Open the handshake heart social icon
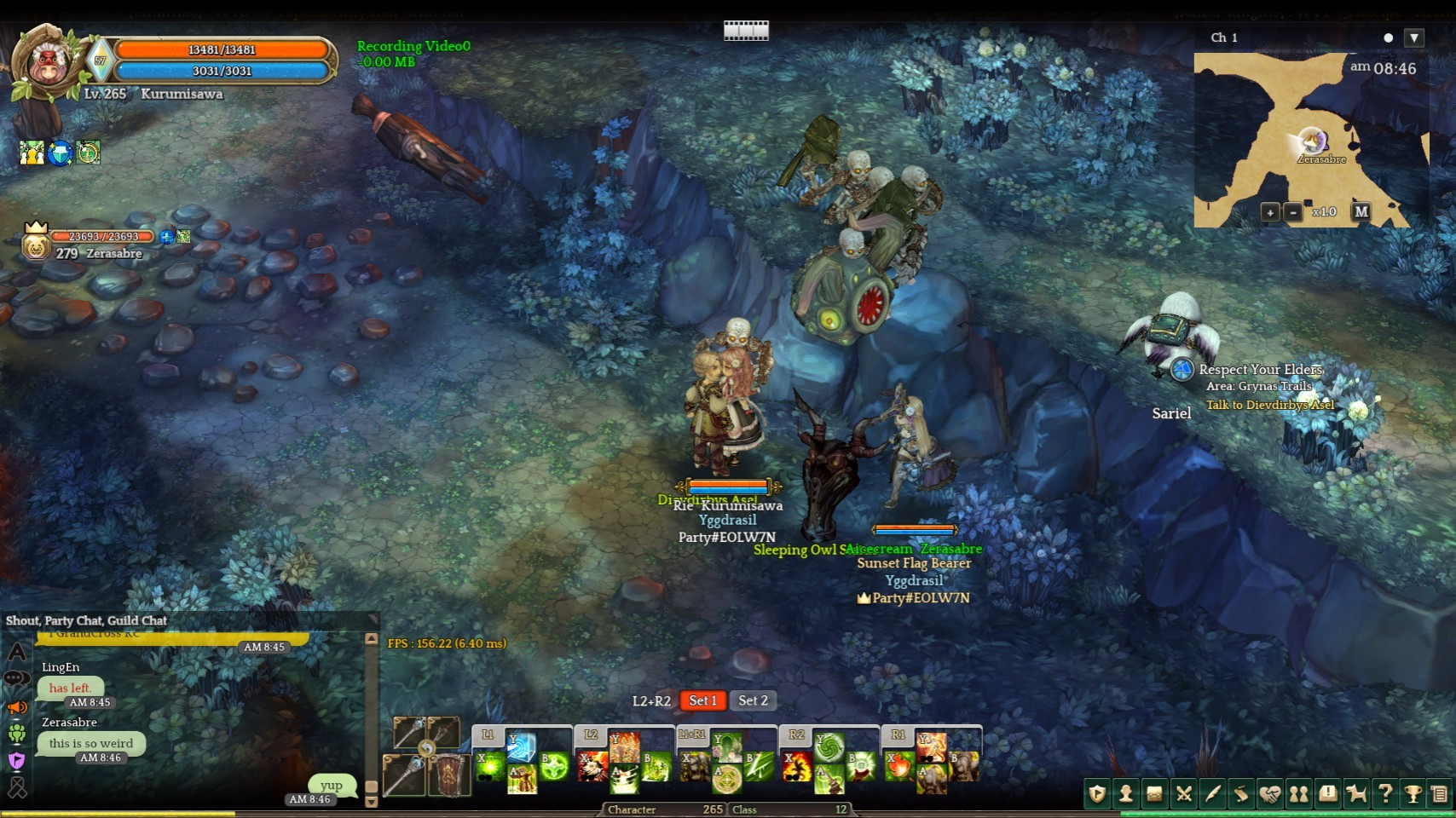Screen dimensions: 1456x818 [x=1270, y=794]
